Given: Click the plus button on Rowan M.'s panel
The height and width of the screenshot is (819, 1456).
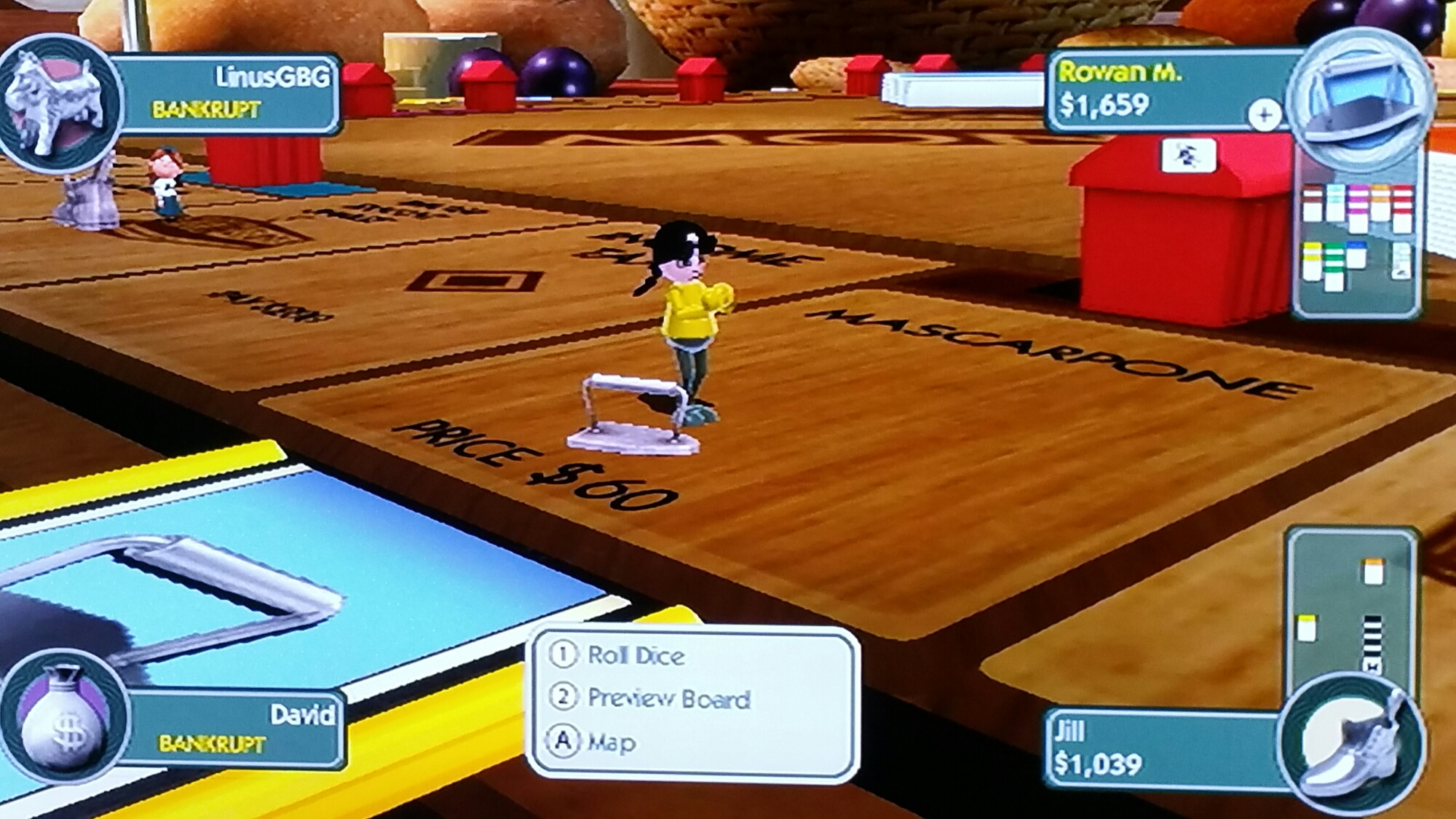Looking at the screenshot, I should coord(1265,115).
